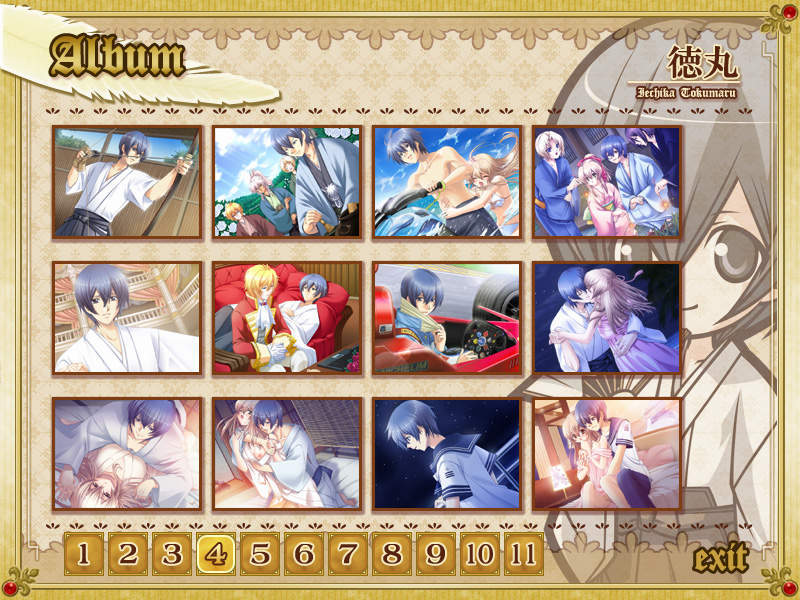Go to album page 1
Image resolution: width=800 pixels, height=600 pixels.
[x=84, y=553]
